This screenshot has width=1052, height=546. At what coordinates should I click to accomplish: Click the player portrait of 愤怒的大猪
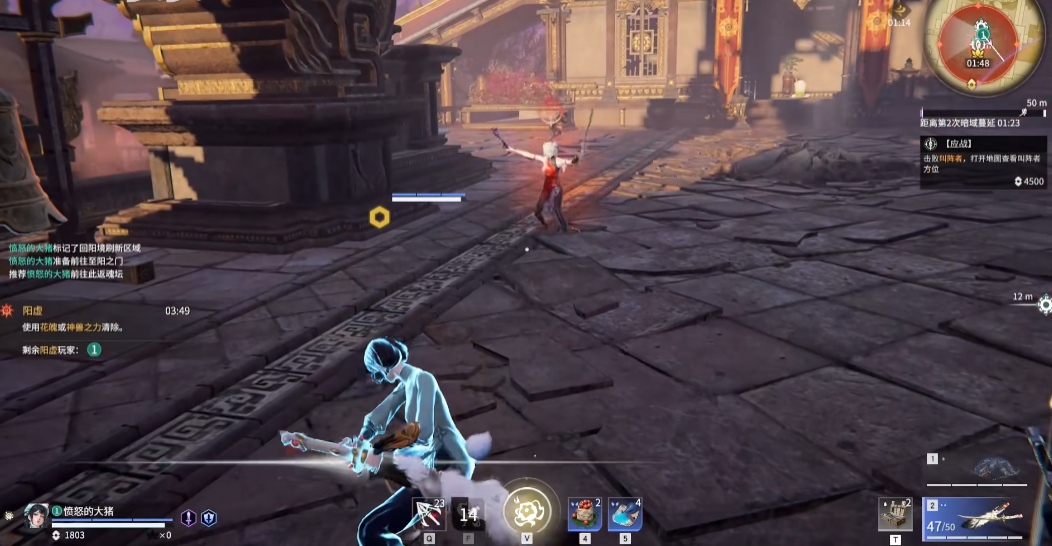[x=36, y=516]
